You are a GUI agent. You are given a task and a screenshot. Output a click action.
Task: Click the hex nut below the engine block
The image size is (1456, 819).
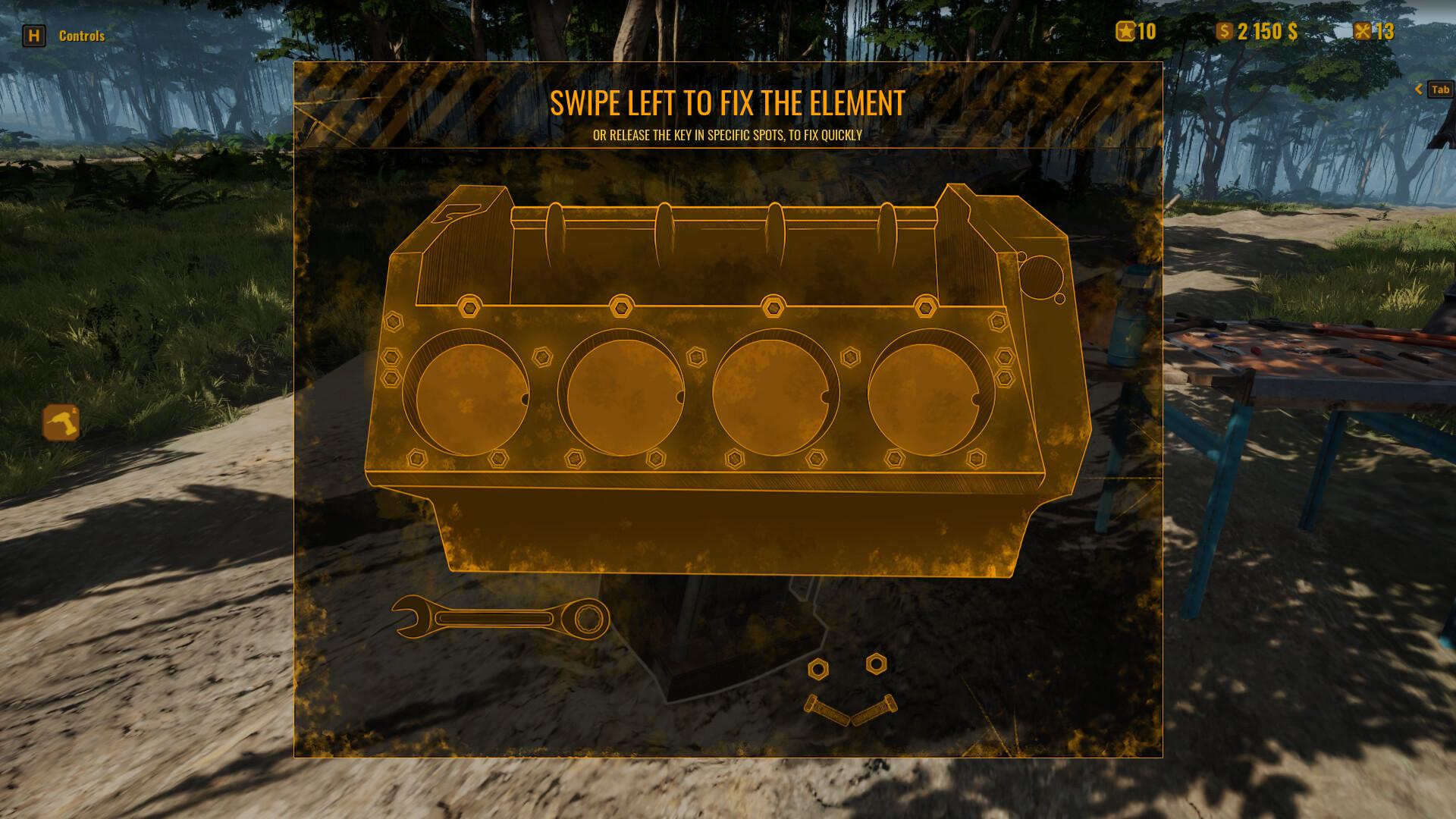[x=819, y=670]
